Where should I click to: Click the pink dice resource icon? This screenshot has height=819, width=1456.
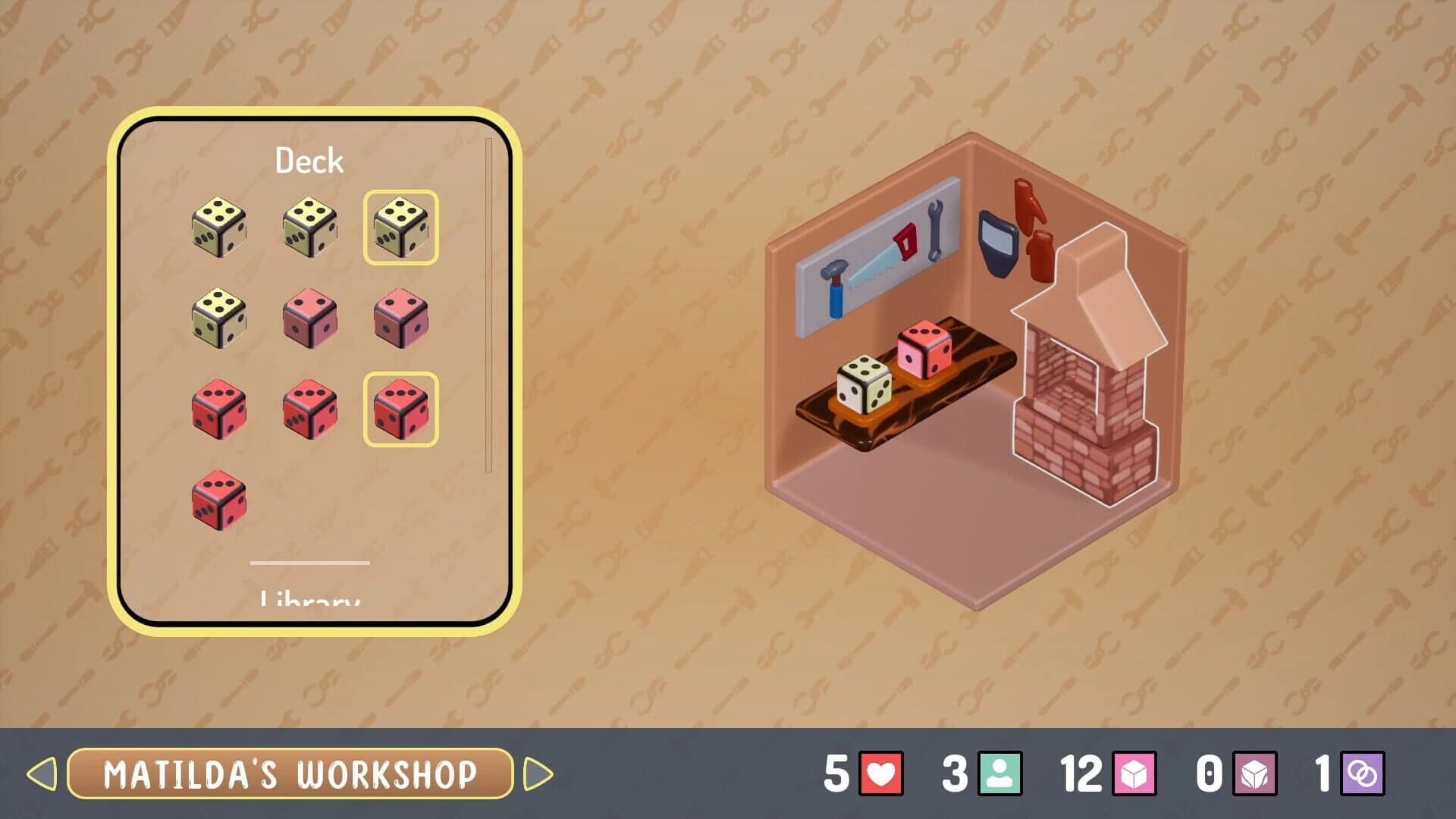(x=1136, y=772)
